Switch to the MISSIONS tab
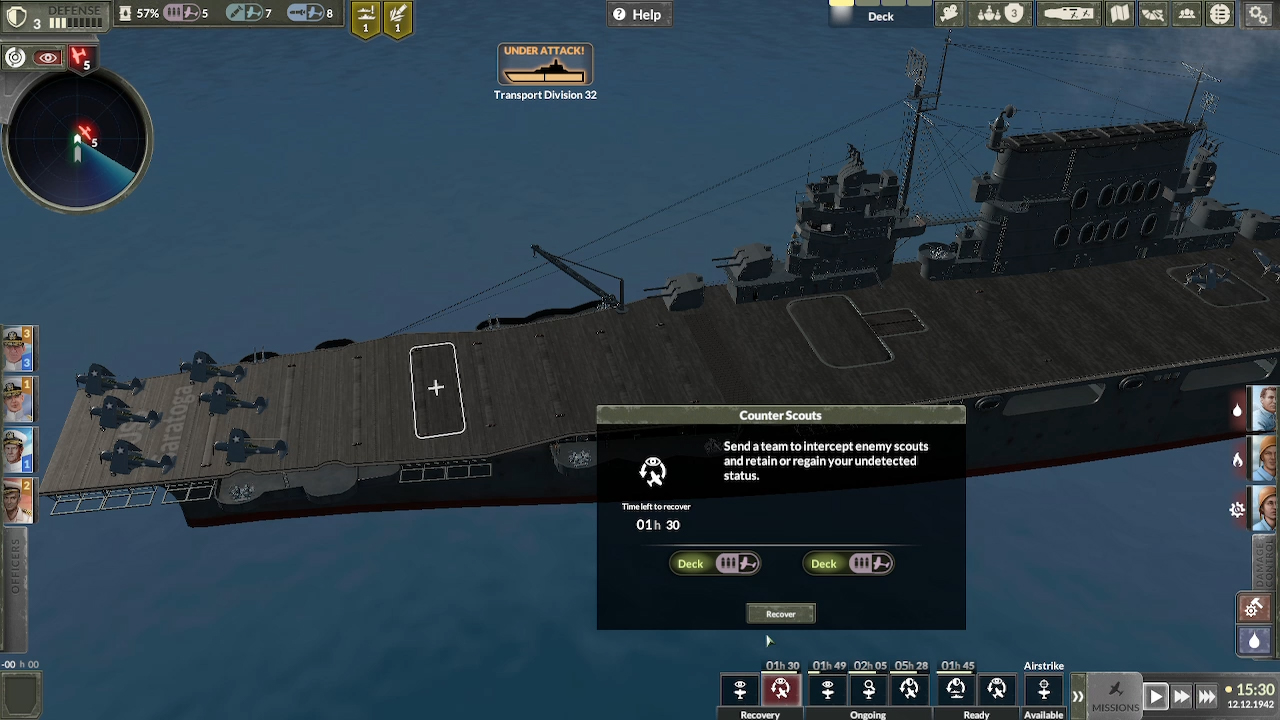This screenshot has height=720, width=1280. (1116, 697)
